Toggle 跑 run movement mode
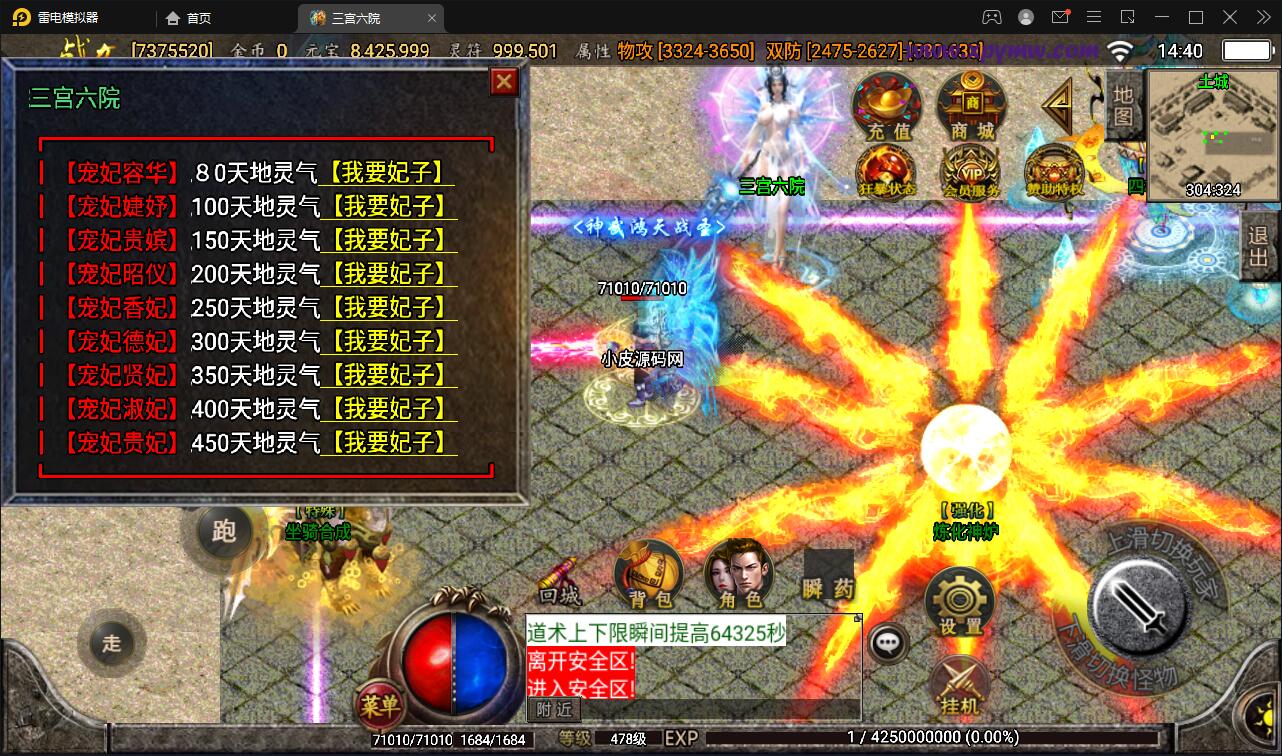Screen dimensions: 1282x756 coord(224,533)
